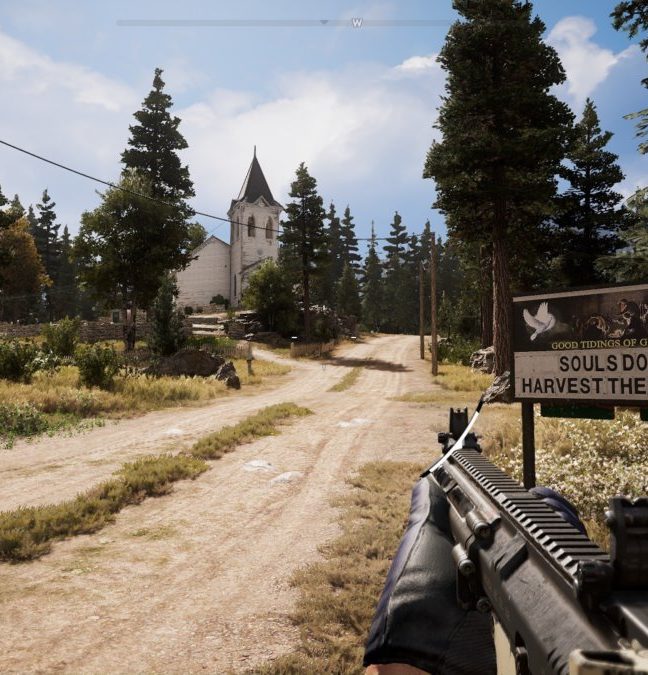Click the W marker on the compass bar
648x675 pixels.
[356, 22]
